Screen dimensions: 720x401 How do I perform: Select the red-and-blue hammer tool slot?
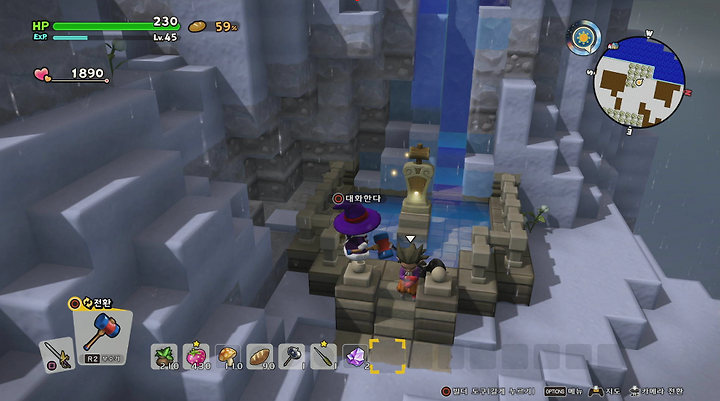pyautogui.click(x=102, y=328)
